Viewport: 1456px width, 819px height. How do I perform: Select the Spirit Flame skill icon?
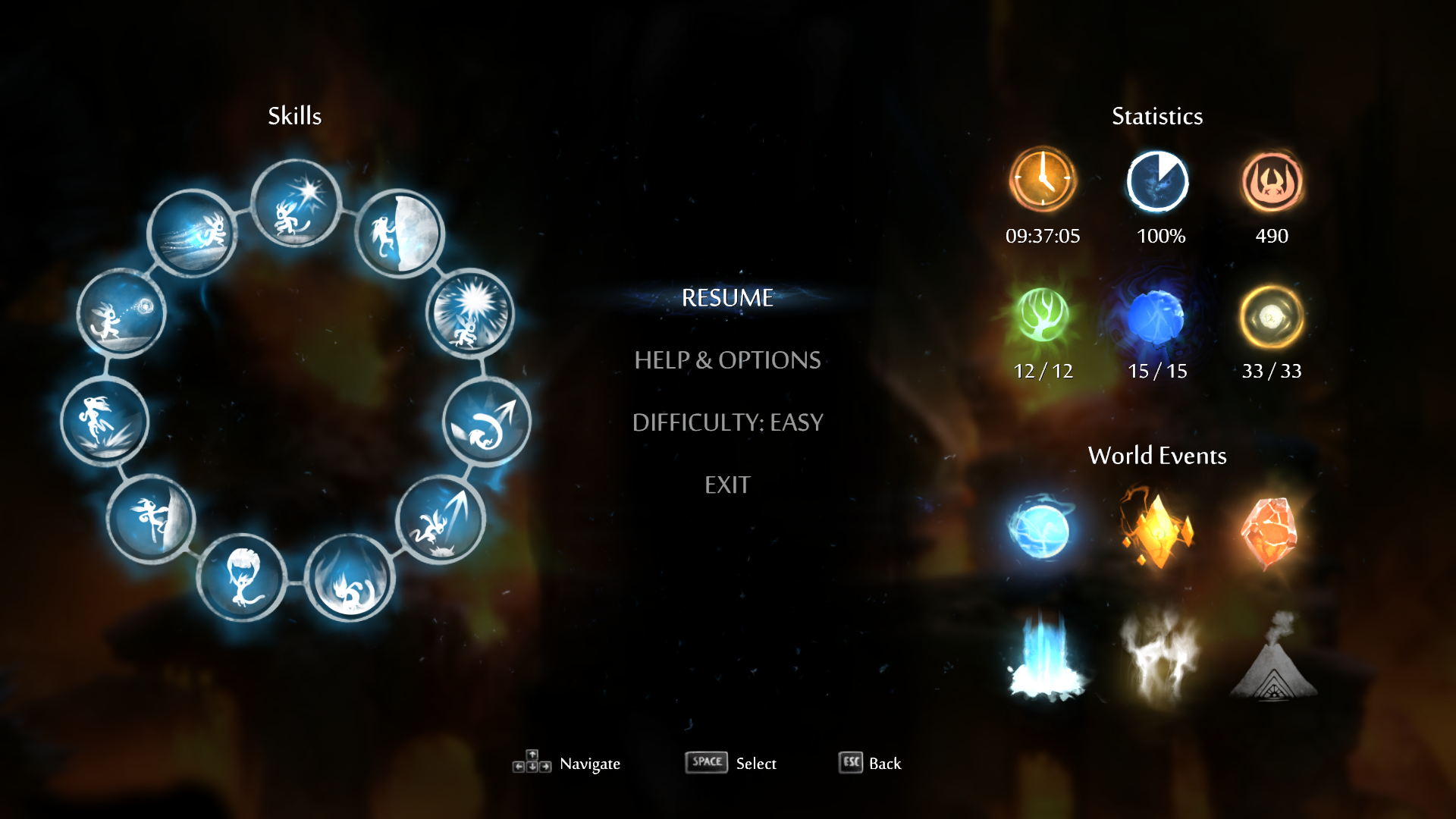coord(296,205)
